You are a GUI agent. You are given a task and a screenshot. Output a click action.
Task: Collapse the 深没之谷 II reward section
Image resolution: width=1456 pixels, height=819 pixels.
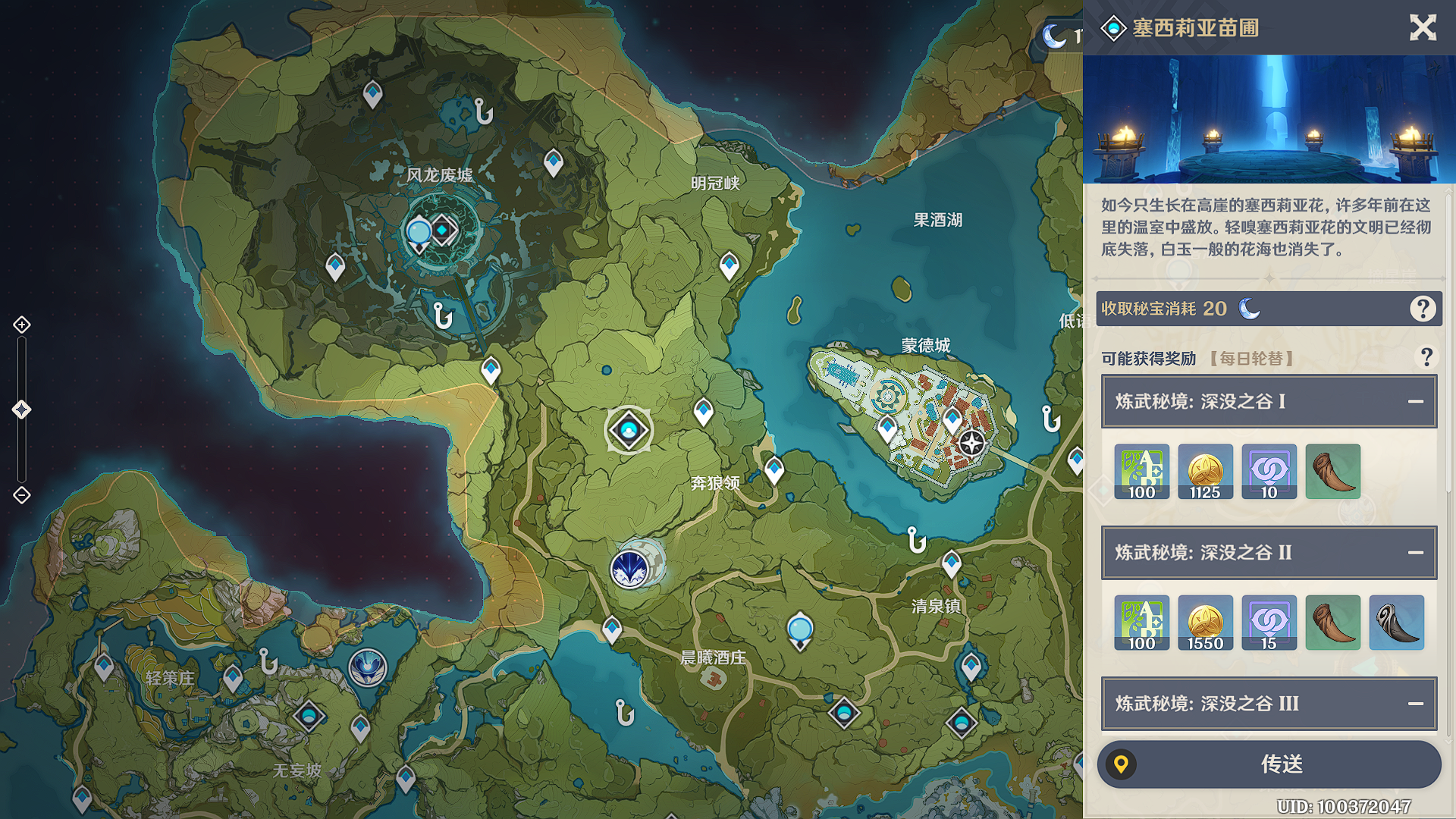click(1415, 552)
